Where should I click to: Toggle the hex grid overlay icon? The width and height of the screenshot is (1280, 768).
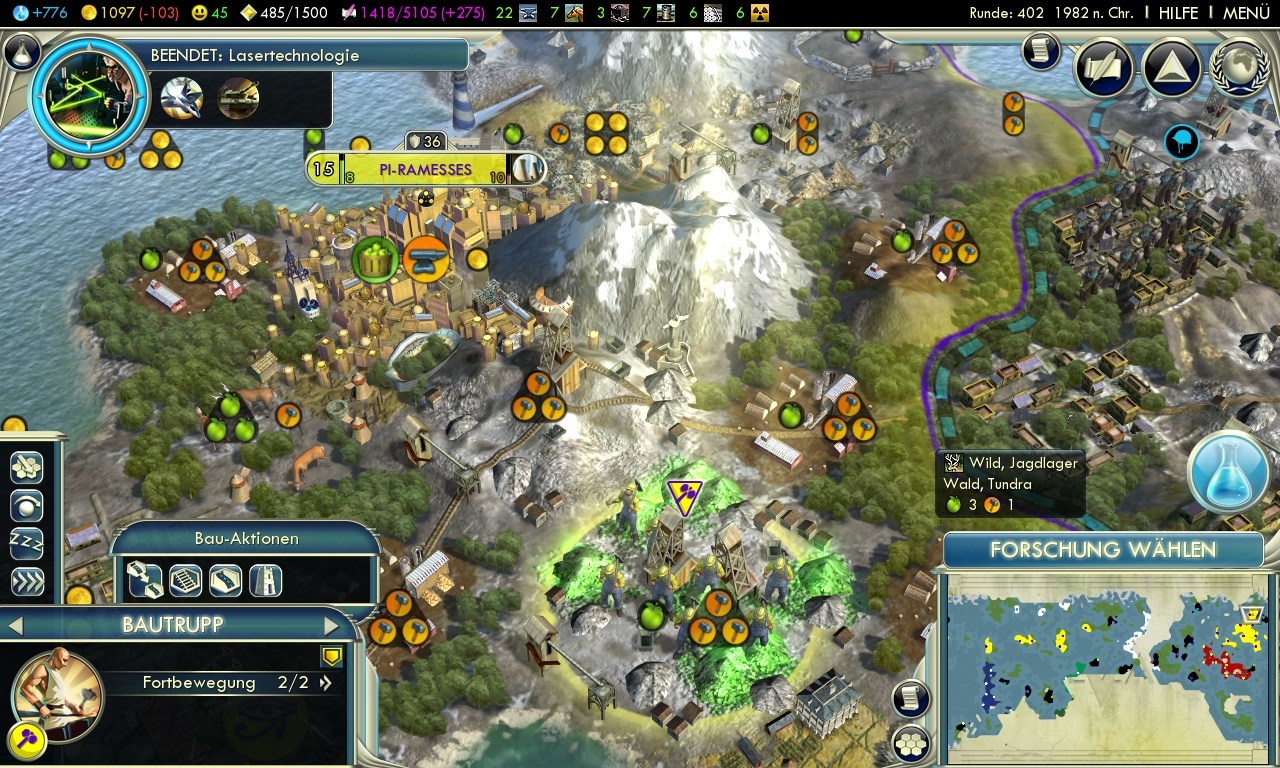908,744
